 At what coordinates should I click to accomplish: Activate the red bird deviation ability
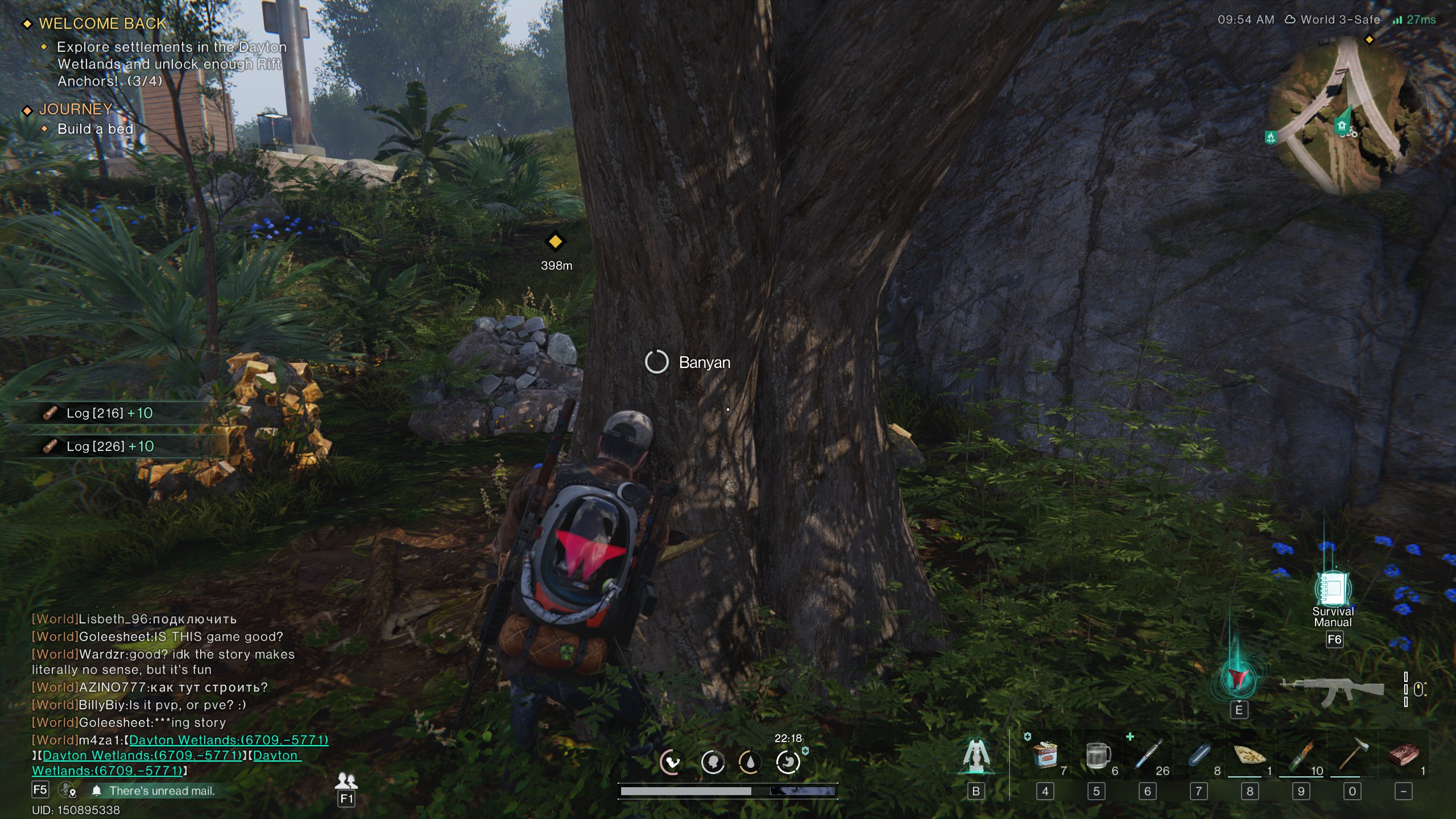click(1238, 679)
